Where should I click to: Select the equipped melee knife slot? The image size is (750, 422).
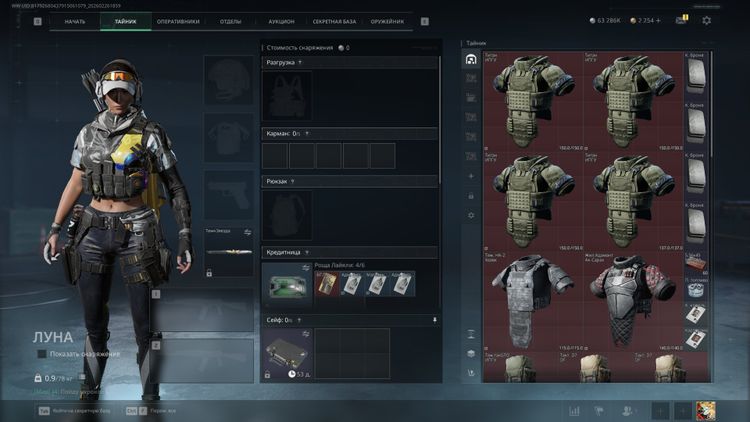point(228,252)
